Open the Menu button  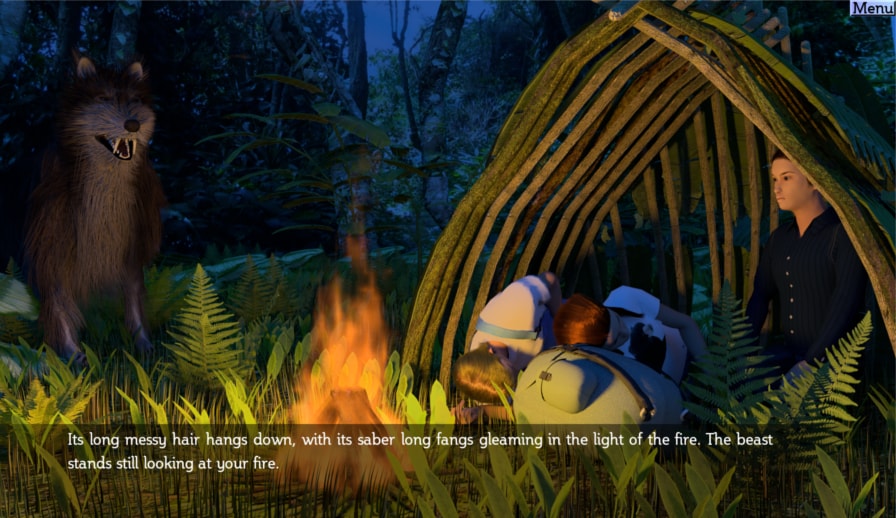point(871,8)
